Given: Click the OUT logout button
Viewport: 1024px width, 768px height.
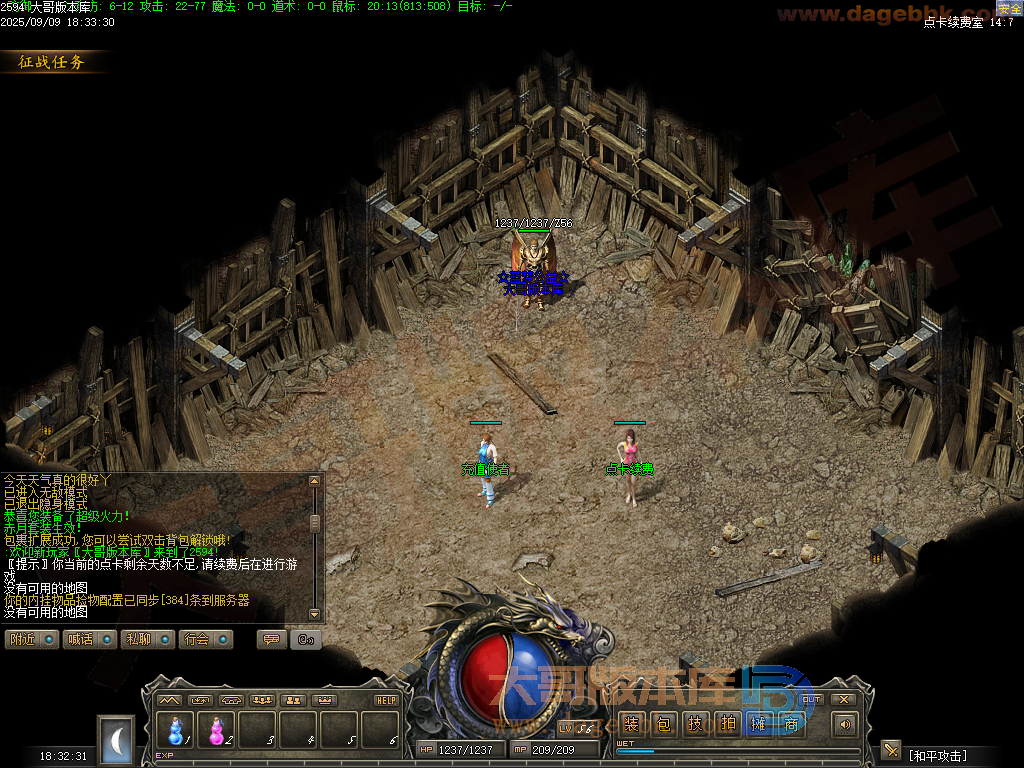Looking at the screenshot, I should point(812,699).
